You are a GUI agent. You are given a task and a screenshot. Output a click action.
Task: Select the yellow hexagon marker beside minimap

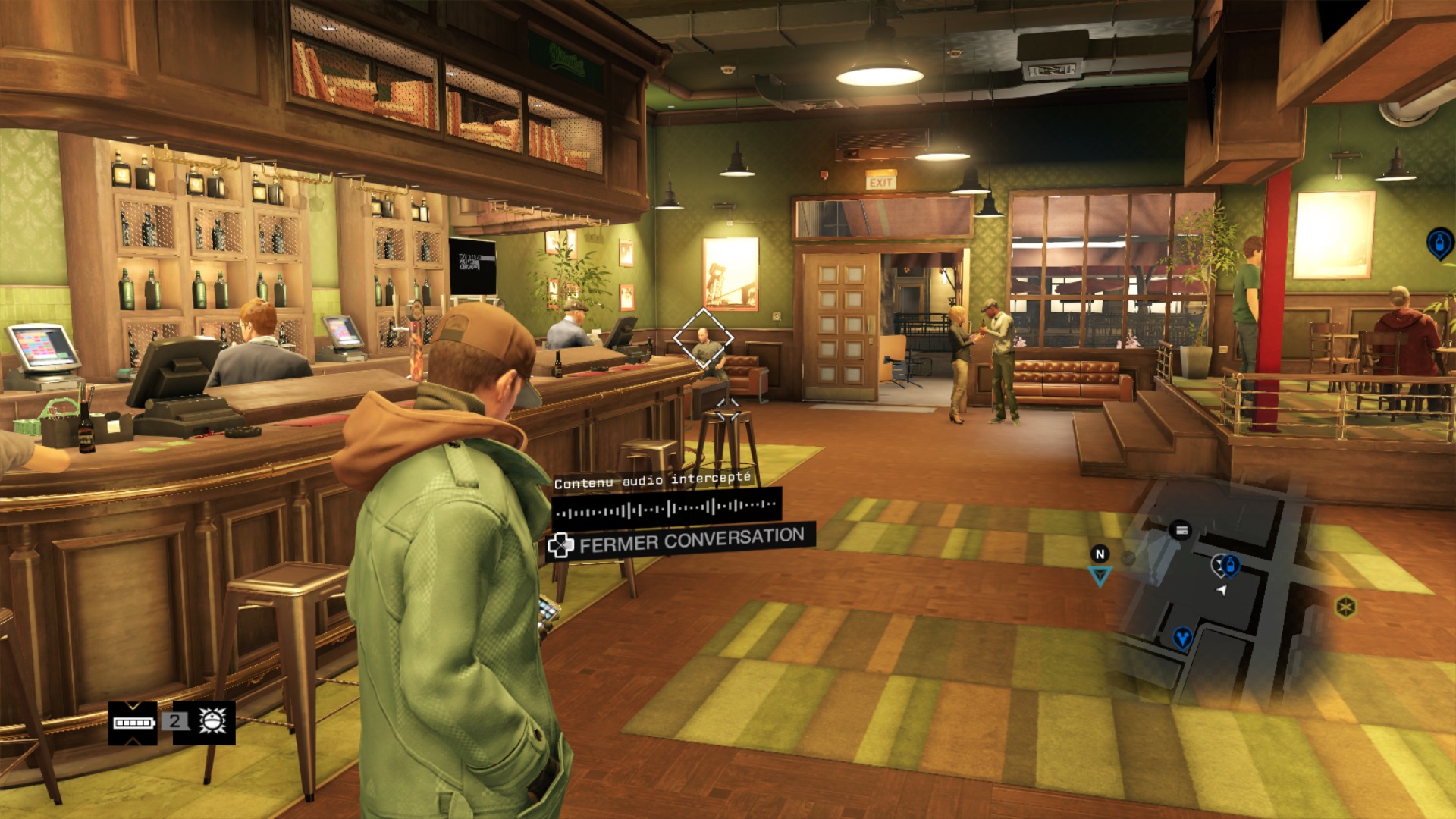(1345, 607)
